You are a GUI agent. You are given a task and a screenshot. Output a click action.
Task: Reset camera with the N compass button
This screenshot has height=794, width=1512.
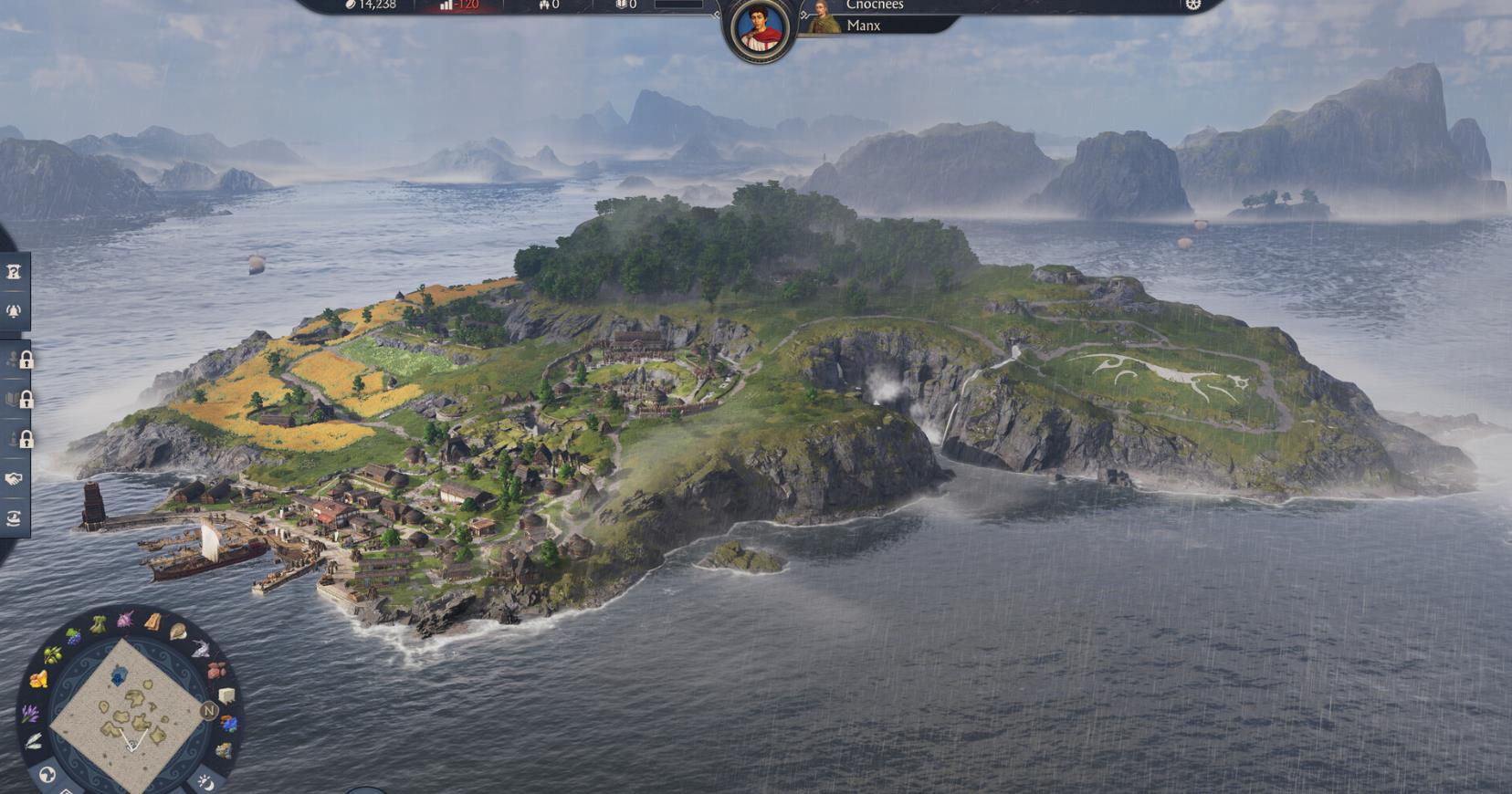coord(208,711)
